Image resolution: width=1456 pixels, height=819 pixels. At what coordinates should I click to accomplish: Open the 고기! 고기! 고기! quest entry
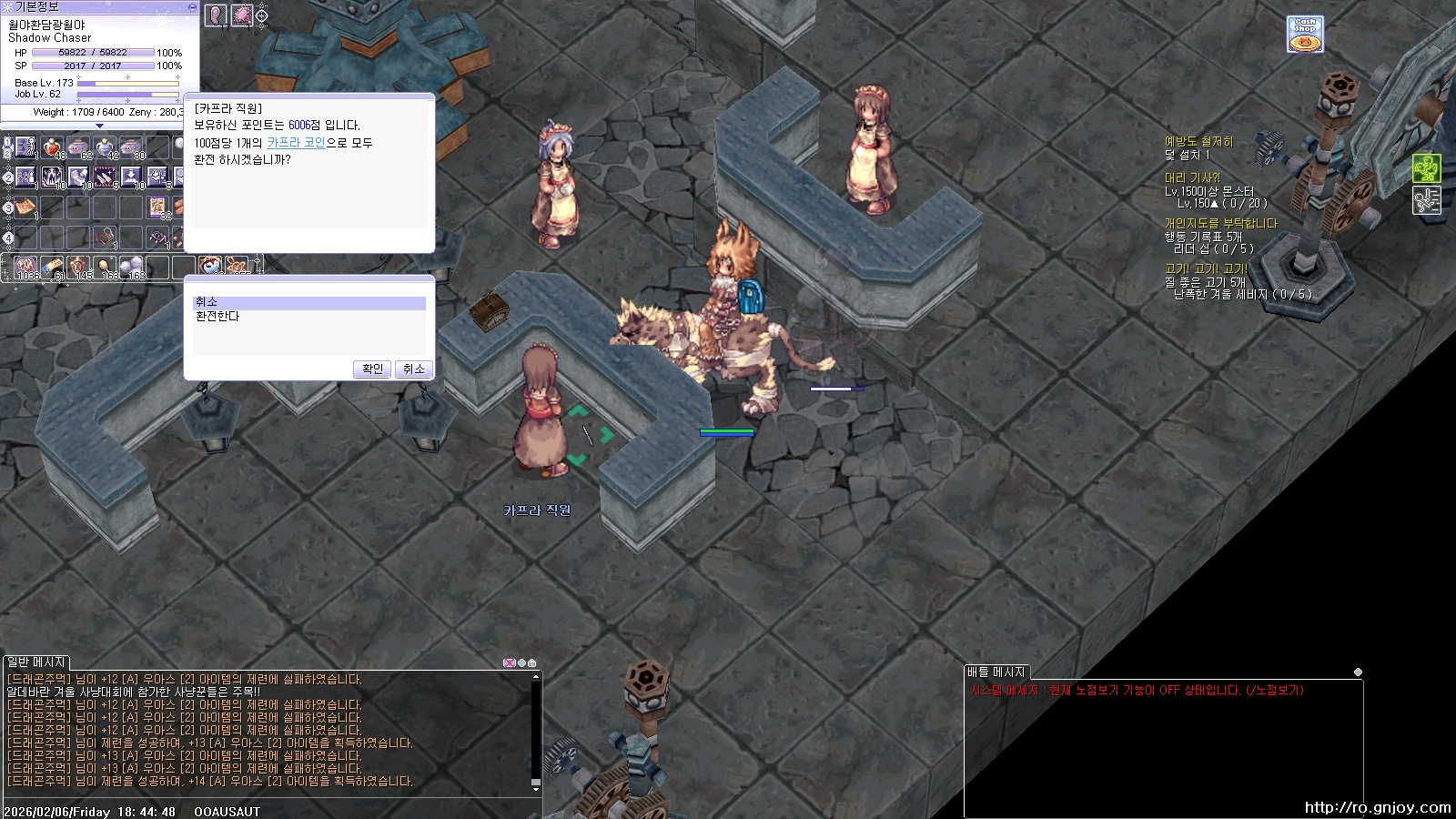pos(1206,269)
